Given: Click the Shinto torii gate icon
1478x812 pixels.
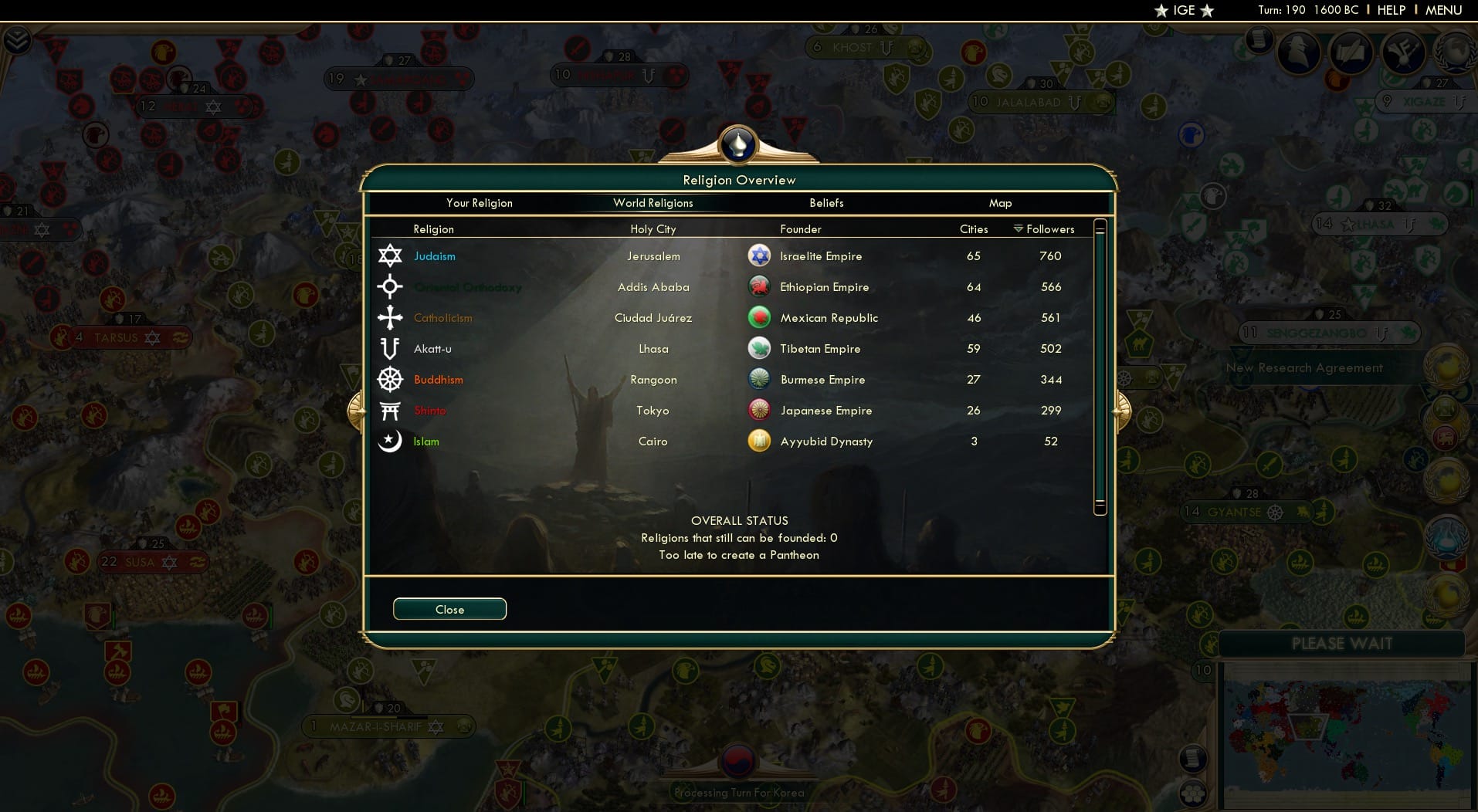Looking at the screenshot, I should tap(390, 410).
